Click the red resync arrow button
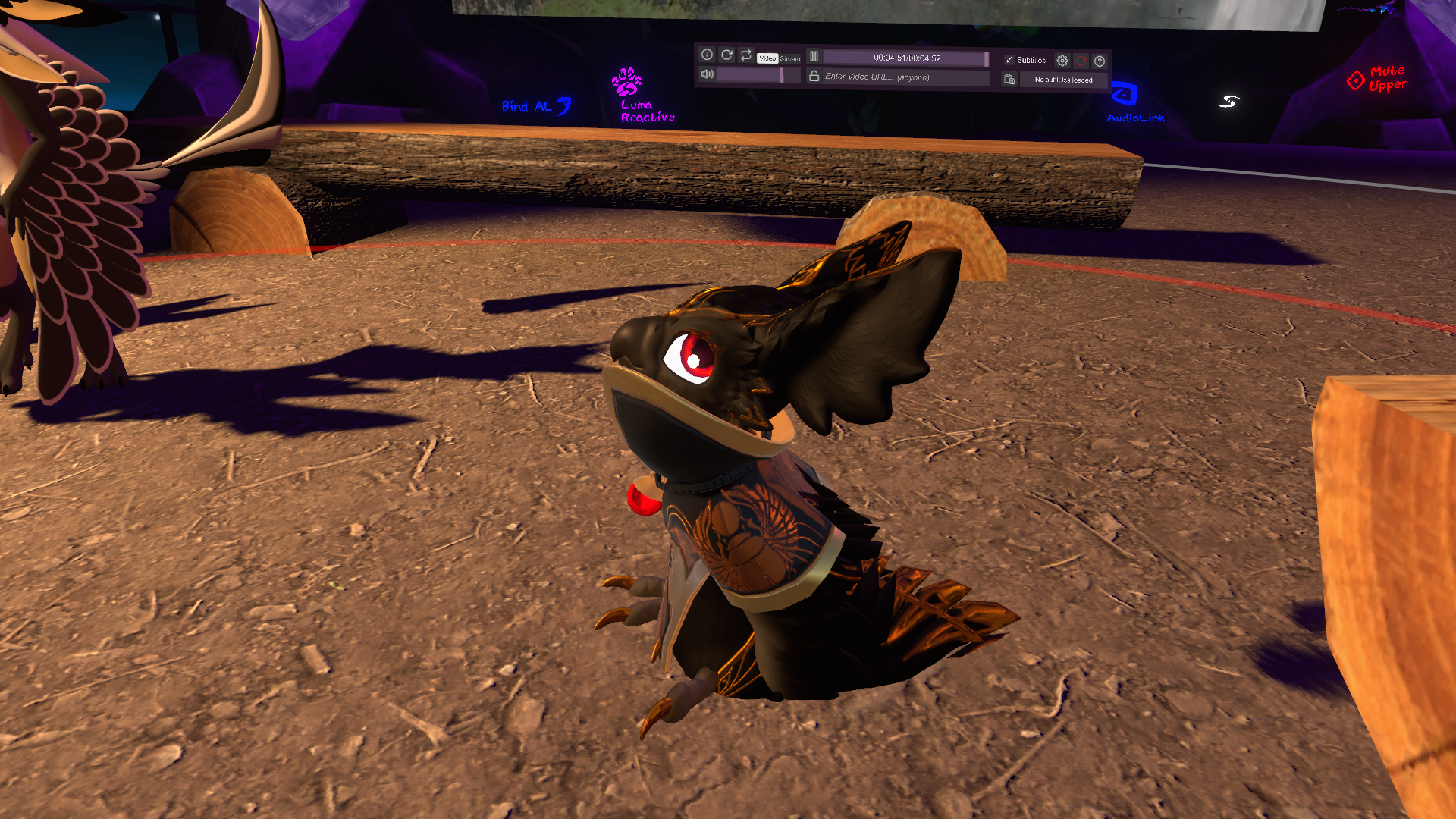Image resolution: width=1456 pixels, height=819 pixels. click(x=1081, y=61)
